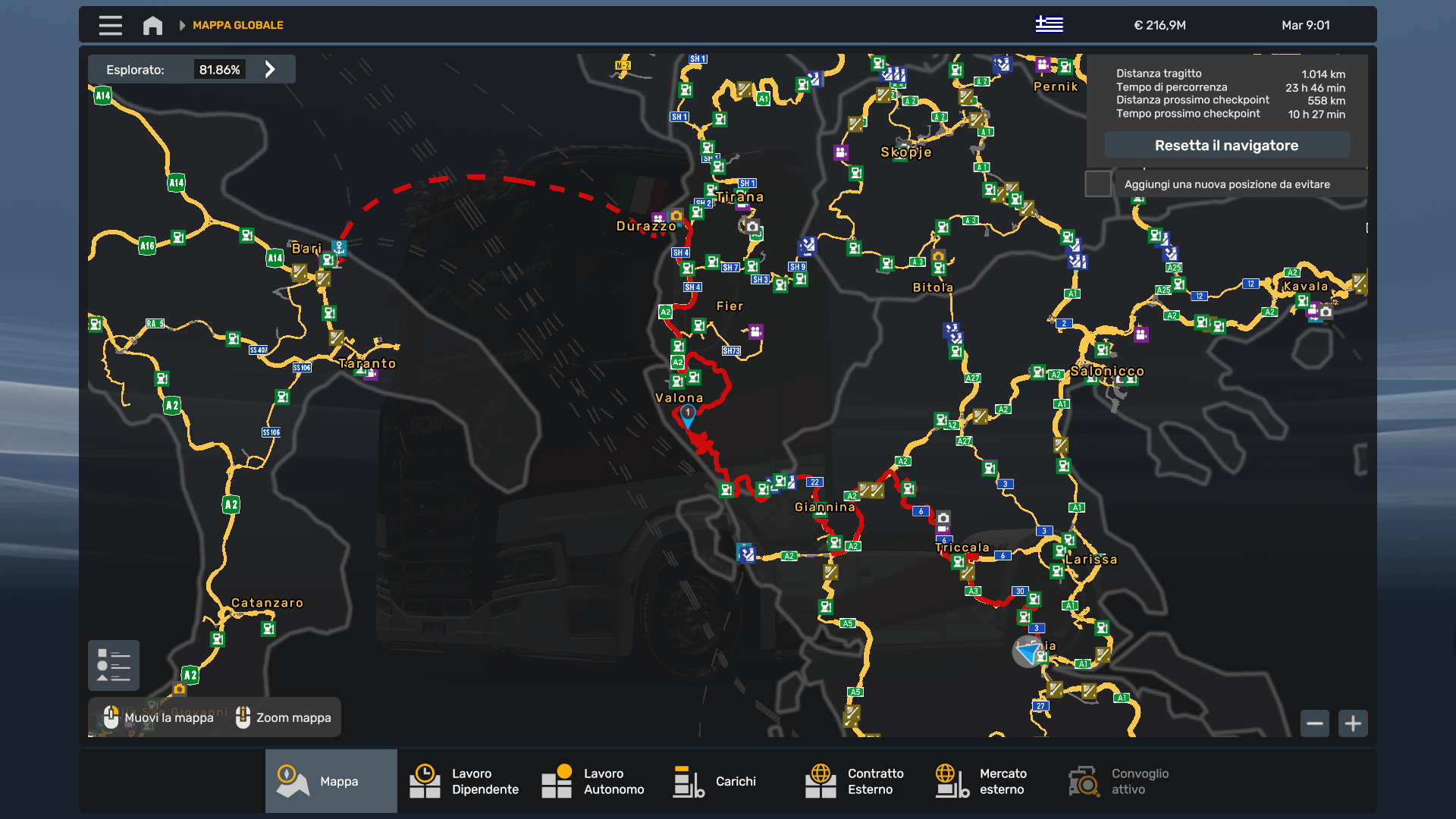This screenshot has height=819, width=1456.
Task: Click the Esplorato percentage field
Action: (x=221, y=69)
